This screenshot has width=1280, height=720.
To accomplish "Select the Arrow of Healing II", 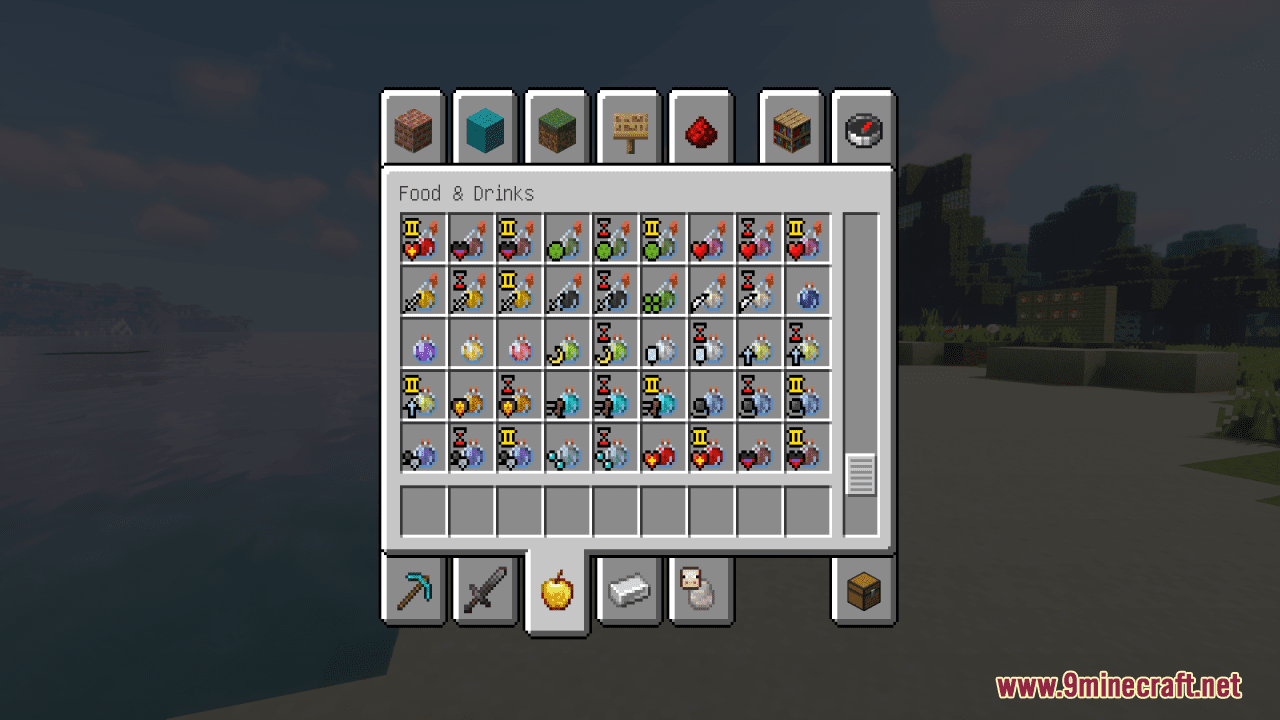I will pos(418,237).
